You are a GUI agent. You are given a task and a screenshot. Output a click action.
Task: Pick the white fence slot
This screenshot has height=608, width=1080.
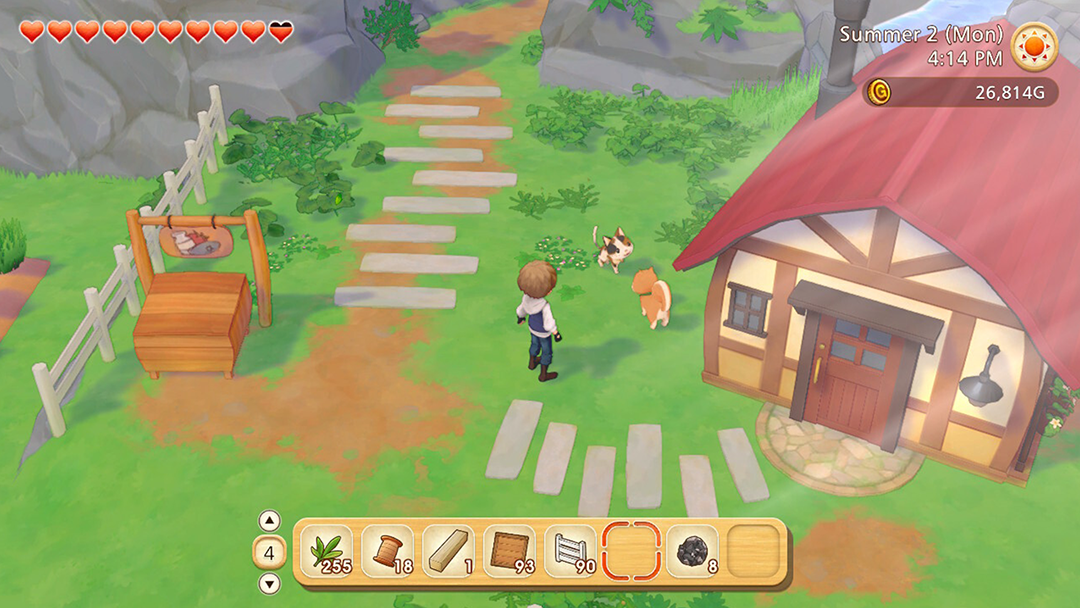click(x=570, y=552)
